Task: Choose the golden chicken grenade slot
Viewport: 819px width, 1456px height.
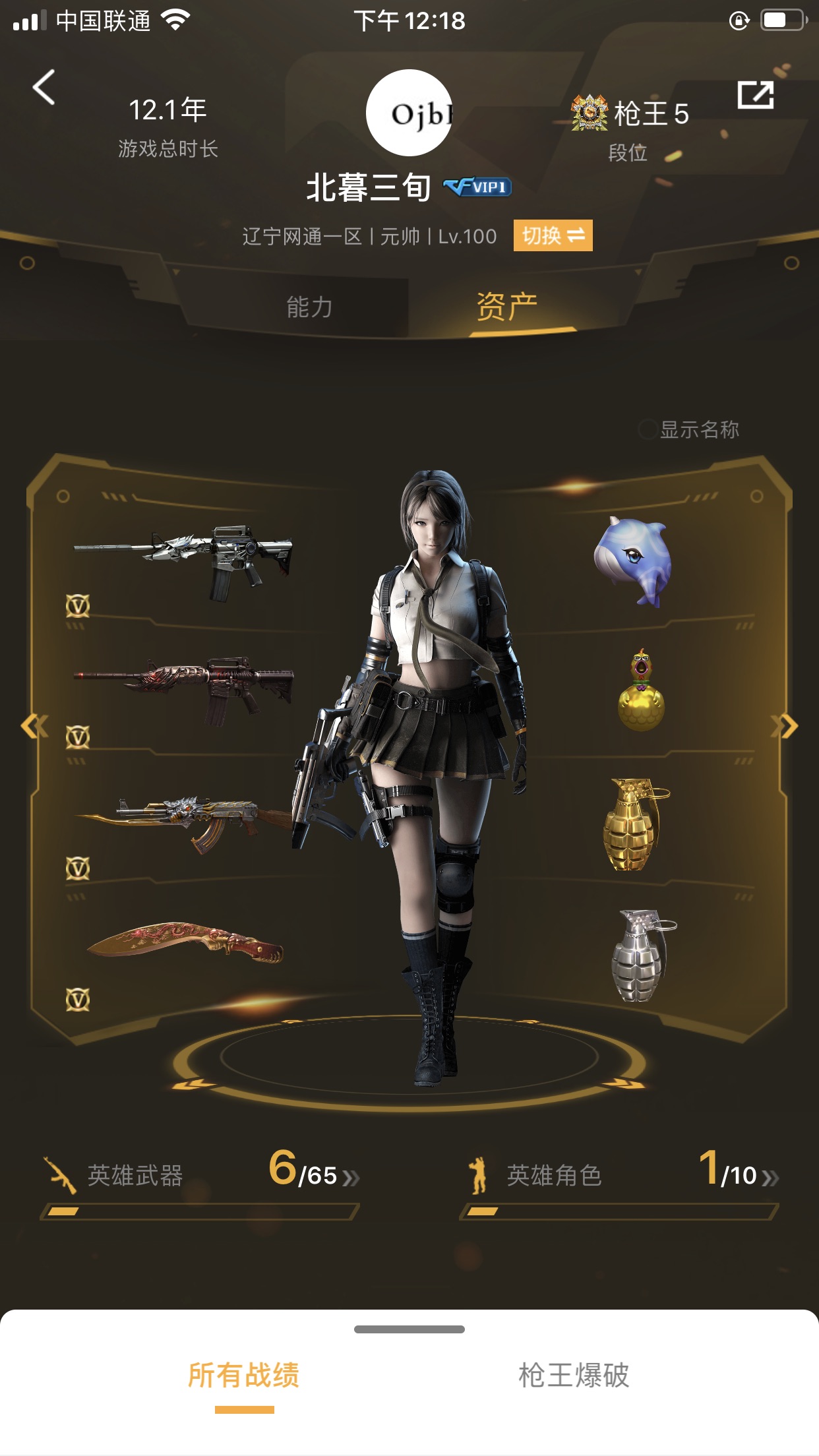Action: tap(641, 690)
